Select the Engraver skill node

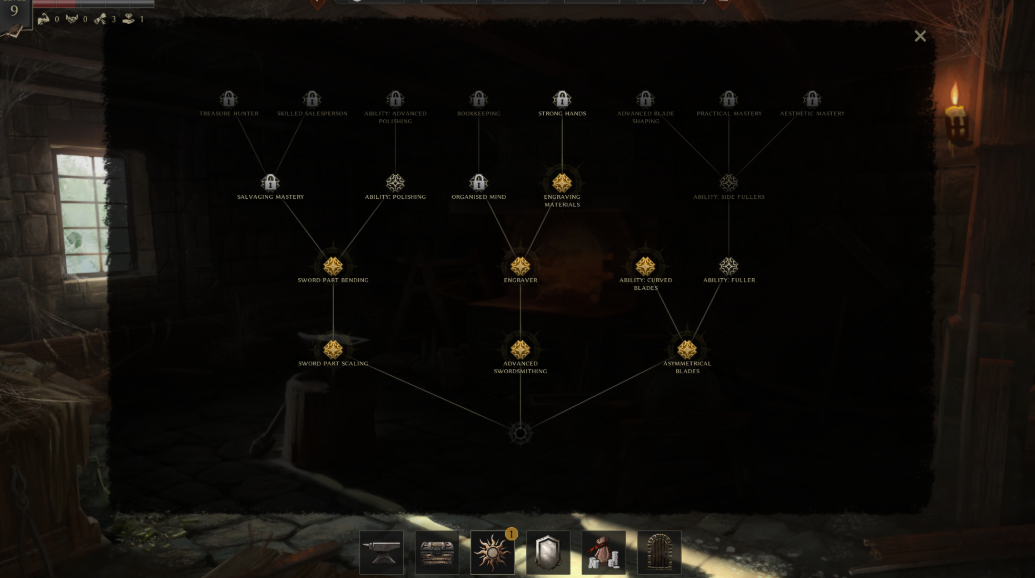point(520,266)
